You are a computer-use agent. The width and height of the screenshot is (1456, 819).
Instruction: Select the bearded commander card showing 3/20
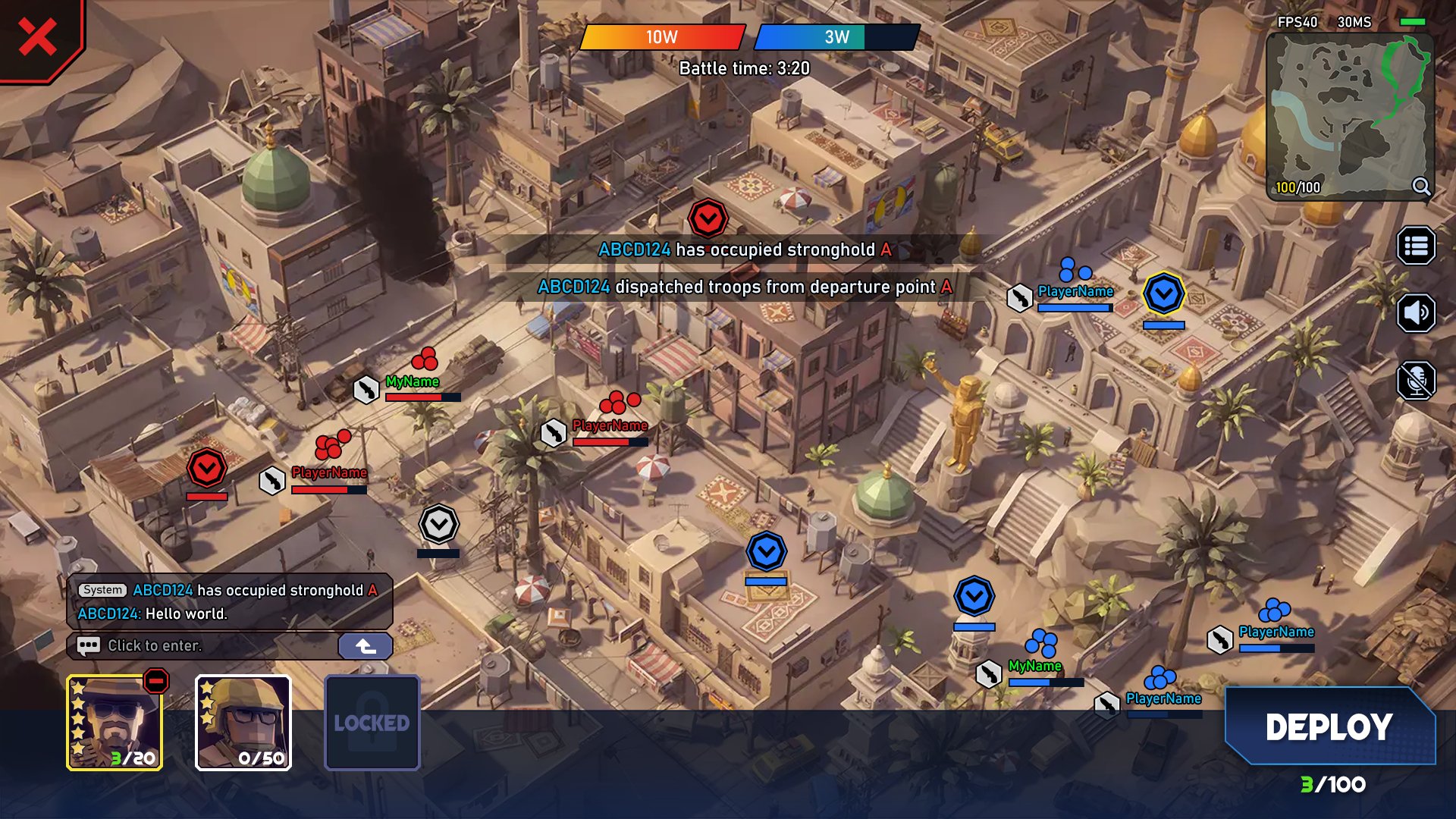(x=114, y=723)
